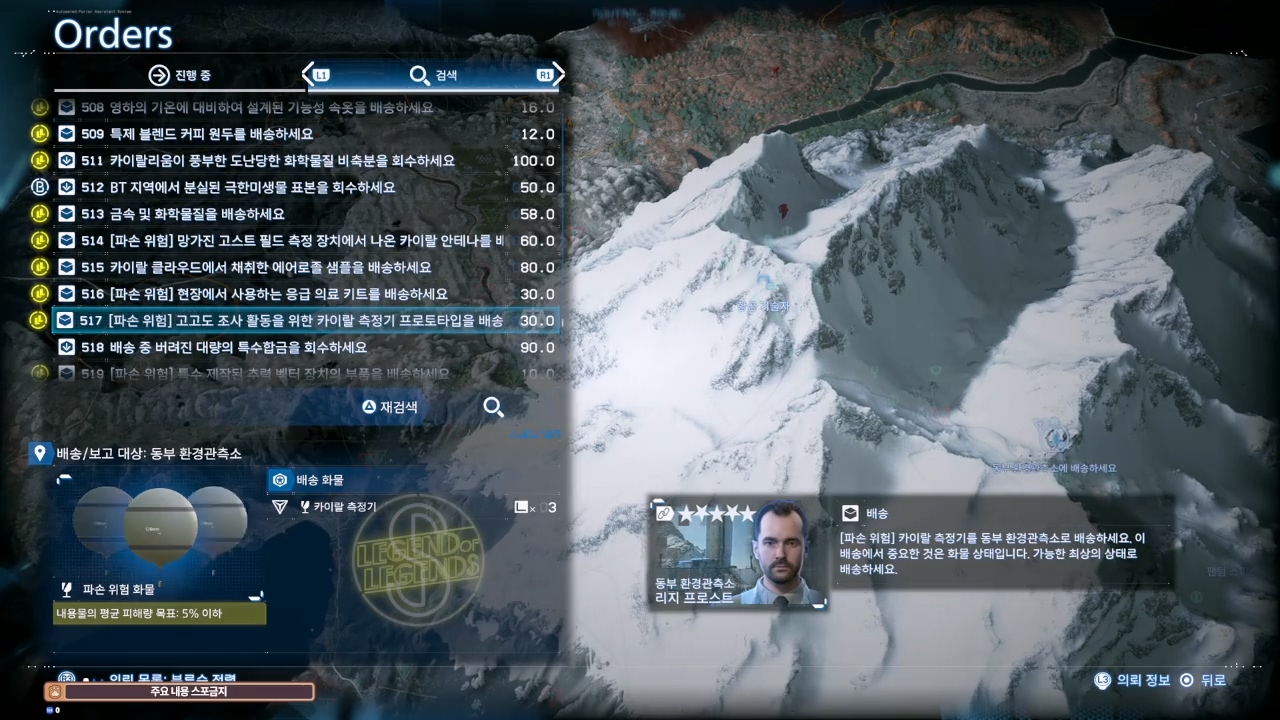Switch to the 진행 중 tab
The image size is (1280, 720).
pos(180,75)
